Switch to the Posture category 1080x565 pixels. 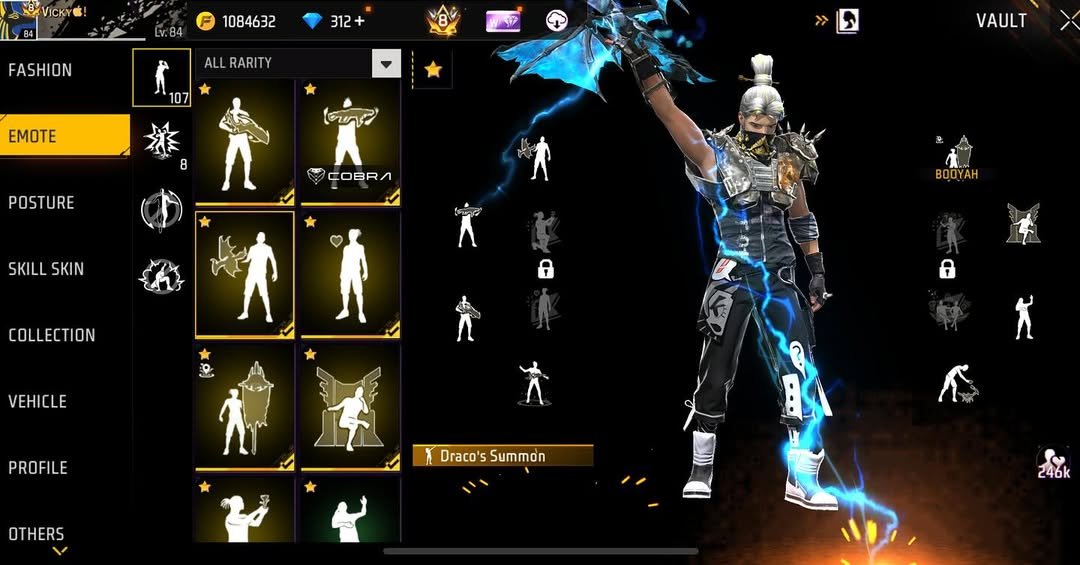coord(42,202)
